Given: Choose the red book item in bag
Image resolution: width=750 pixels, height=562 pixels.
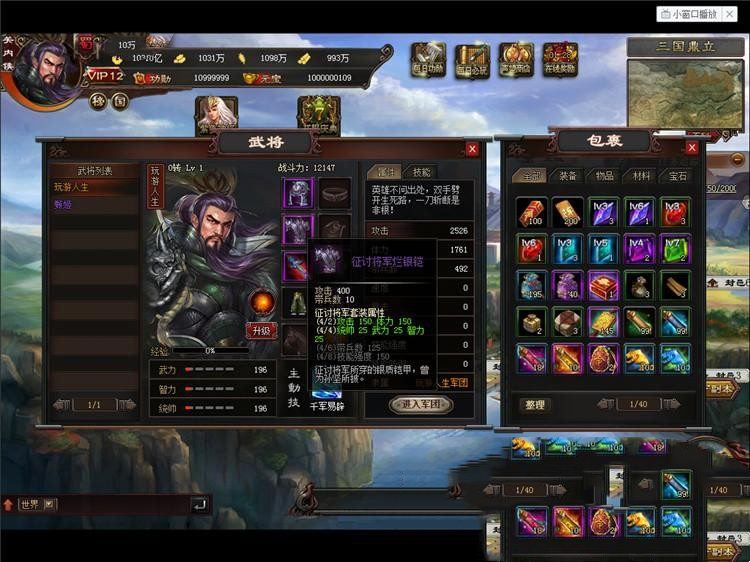Looking at the screenshot, I should pos(602,285).
